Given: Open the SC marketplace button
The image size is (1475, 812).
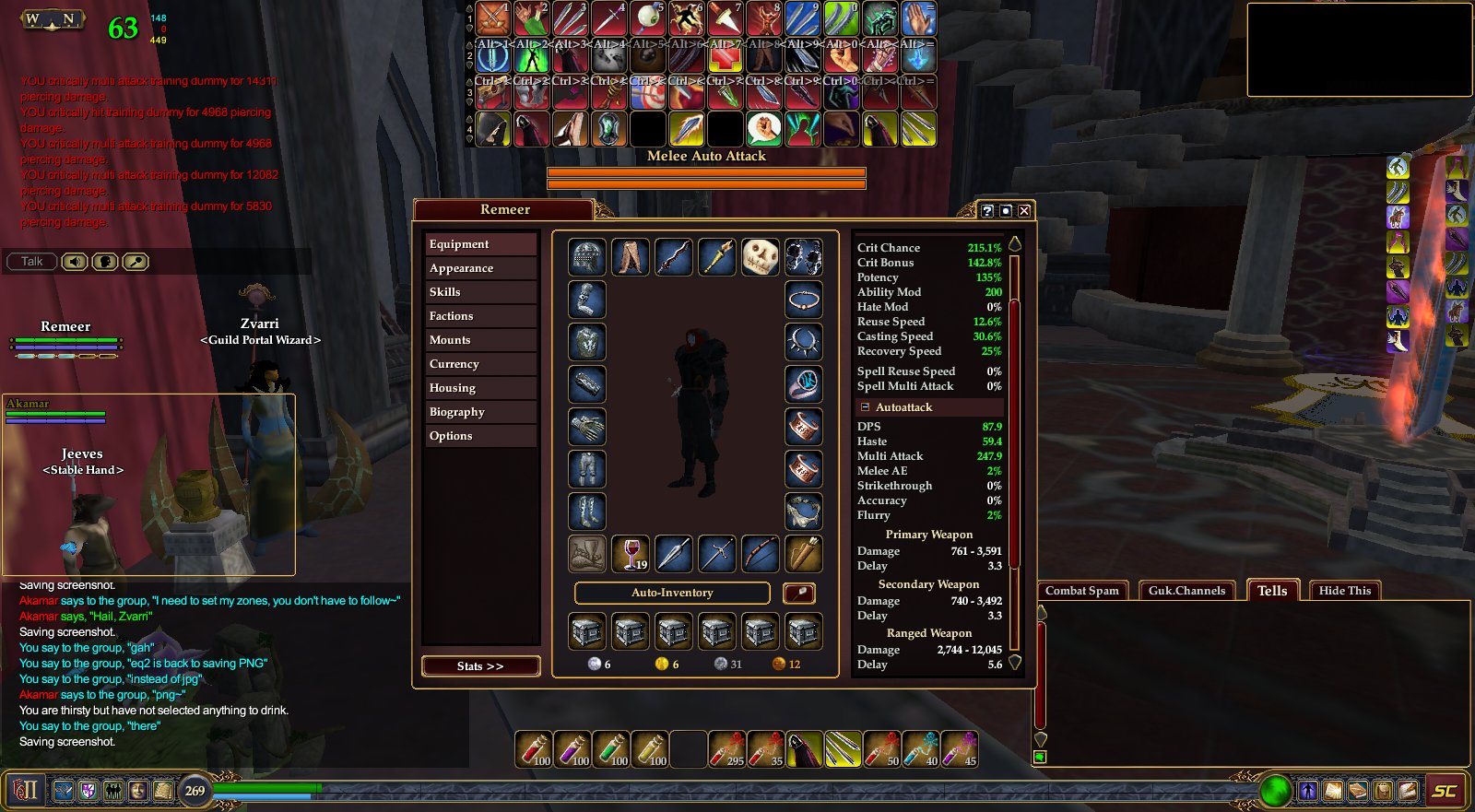Looking at the screenshot, I should pyautogui.click(x=1445, y=791).
